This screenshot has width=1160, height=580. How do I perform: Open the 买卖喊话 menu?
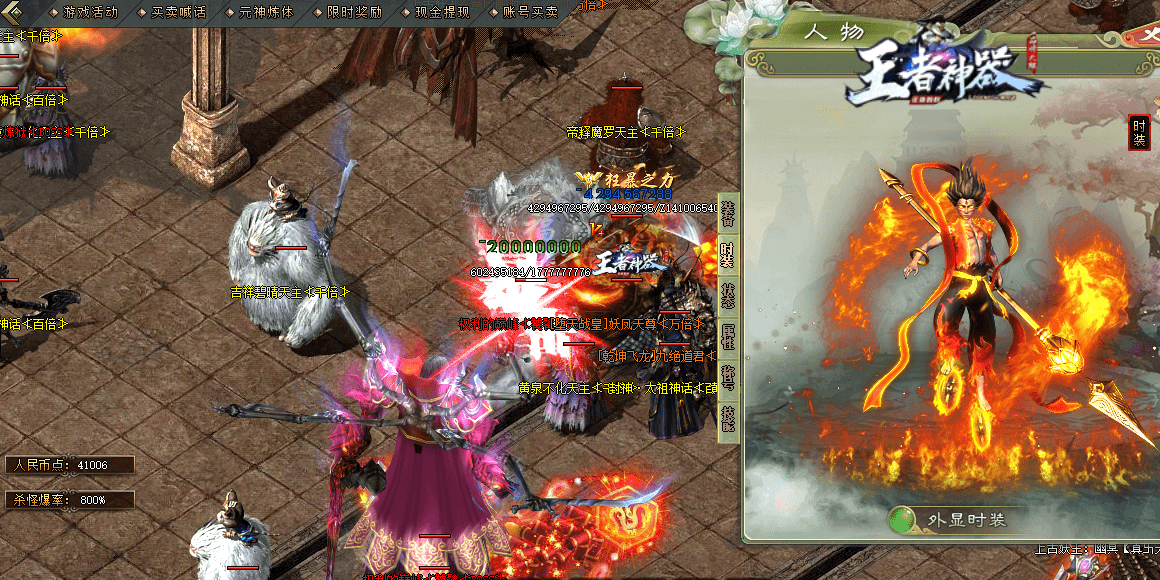click(x=177, y=12)
